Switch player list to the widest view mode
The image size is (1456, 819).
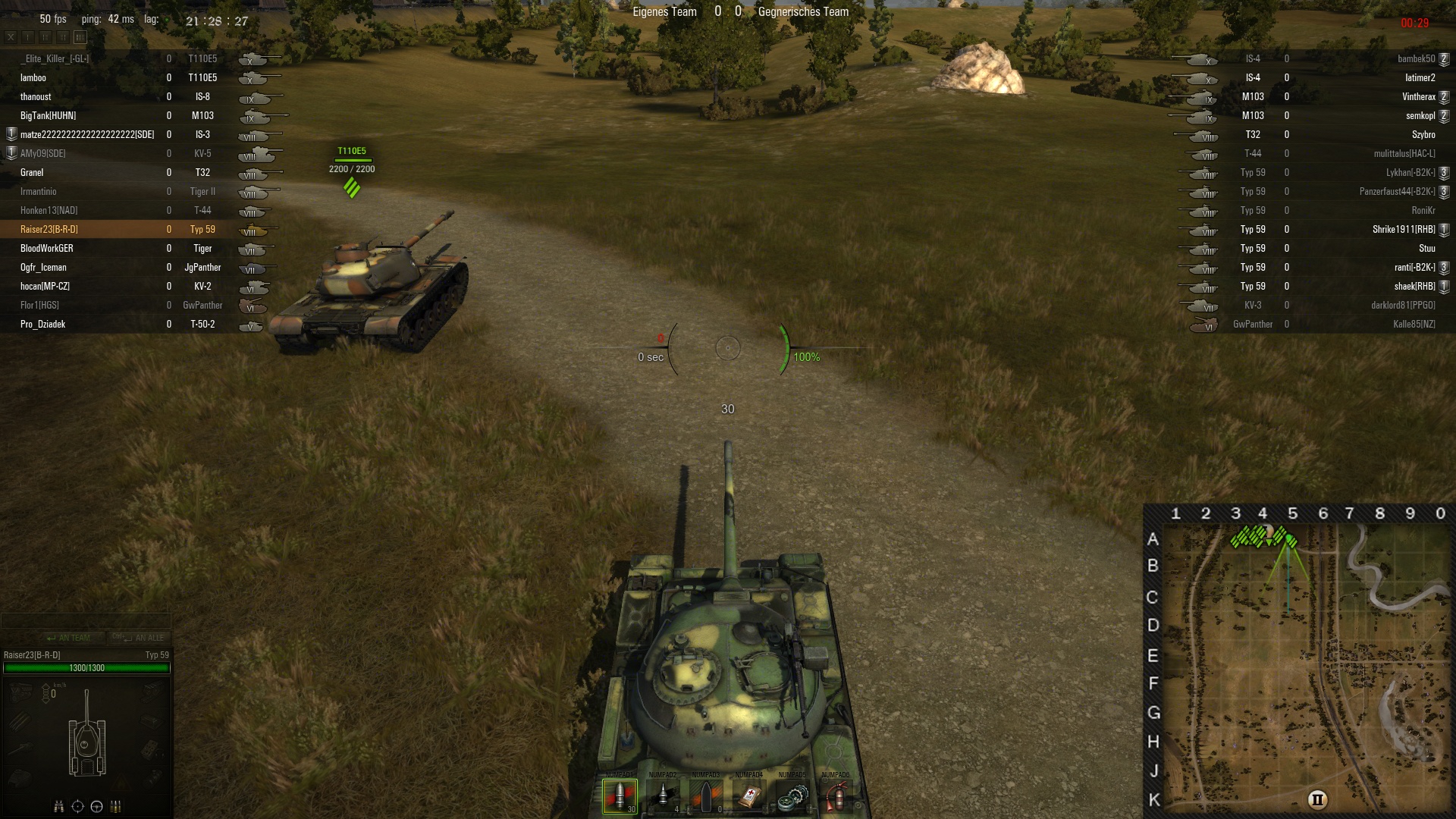tap(80, 36)
